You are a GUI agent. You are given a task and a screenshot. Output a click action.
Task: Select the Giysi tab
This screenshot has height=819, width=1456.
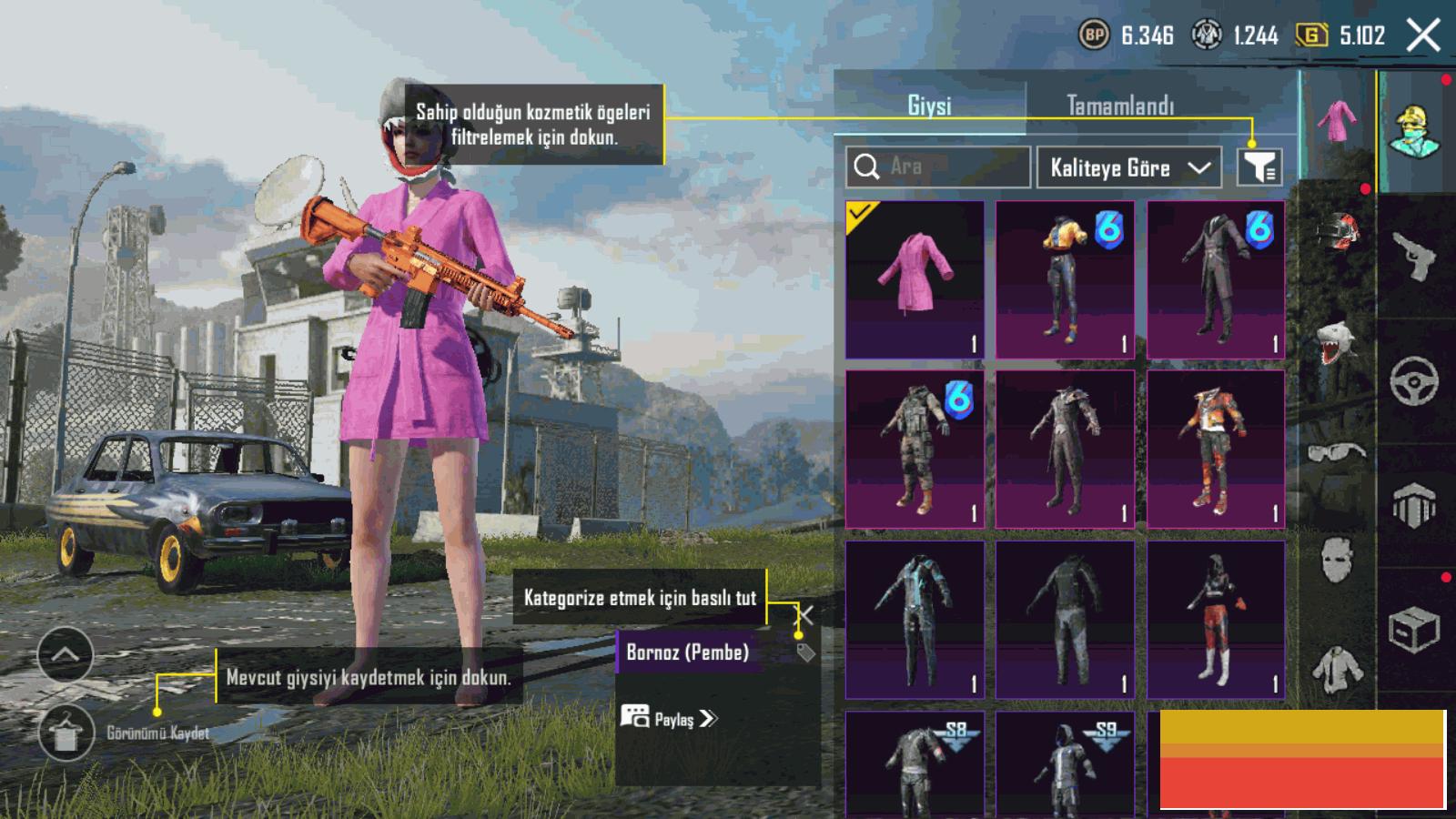click(929, 106)
